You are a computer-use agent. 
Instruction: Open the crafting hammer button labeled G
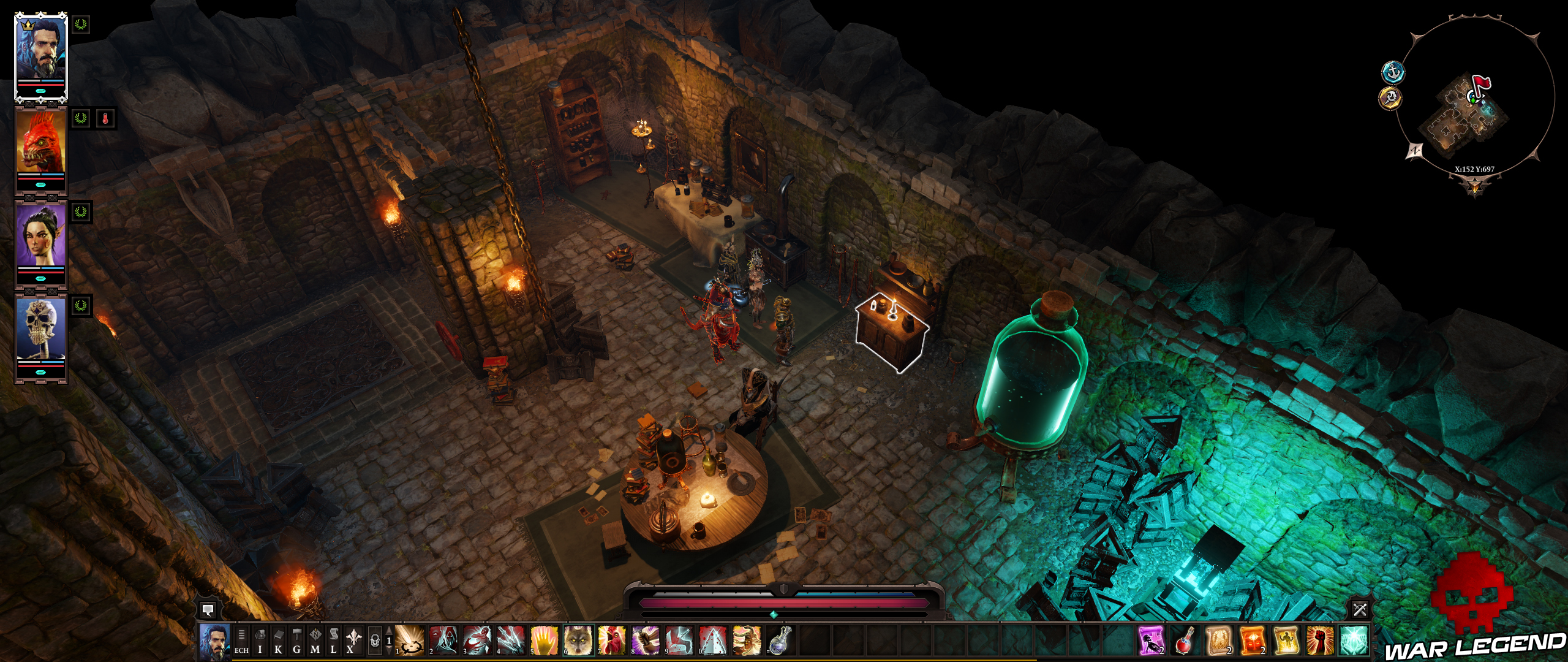pyautogui.click(x=297, y=641)
